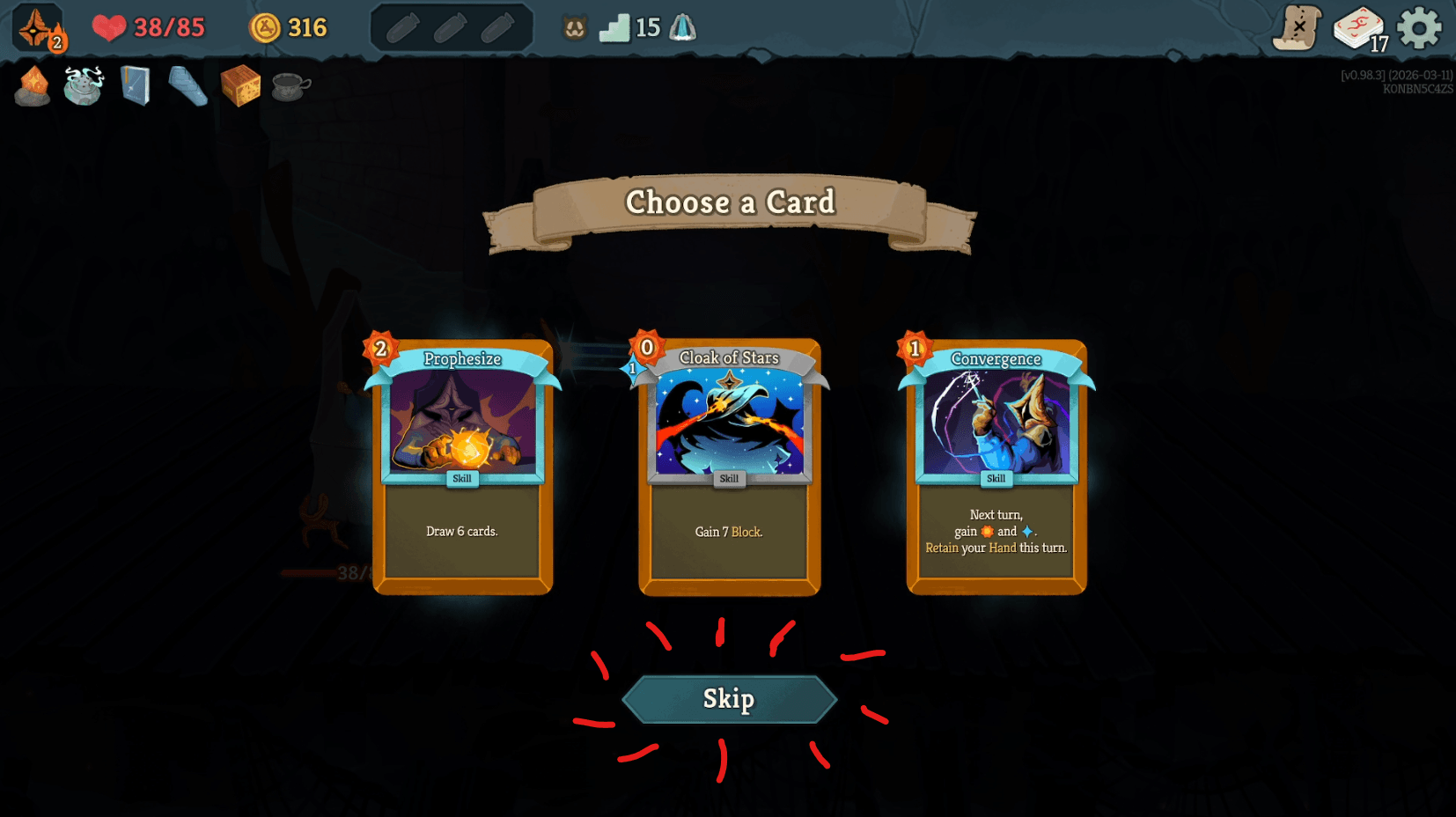Pick the Cloak of Stars card
This screenshot has height=817, width=1456.
[x=730, y=467]
